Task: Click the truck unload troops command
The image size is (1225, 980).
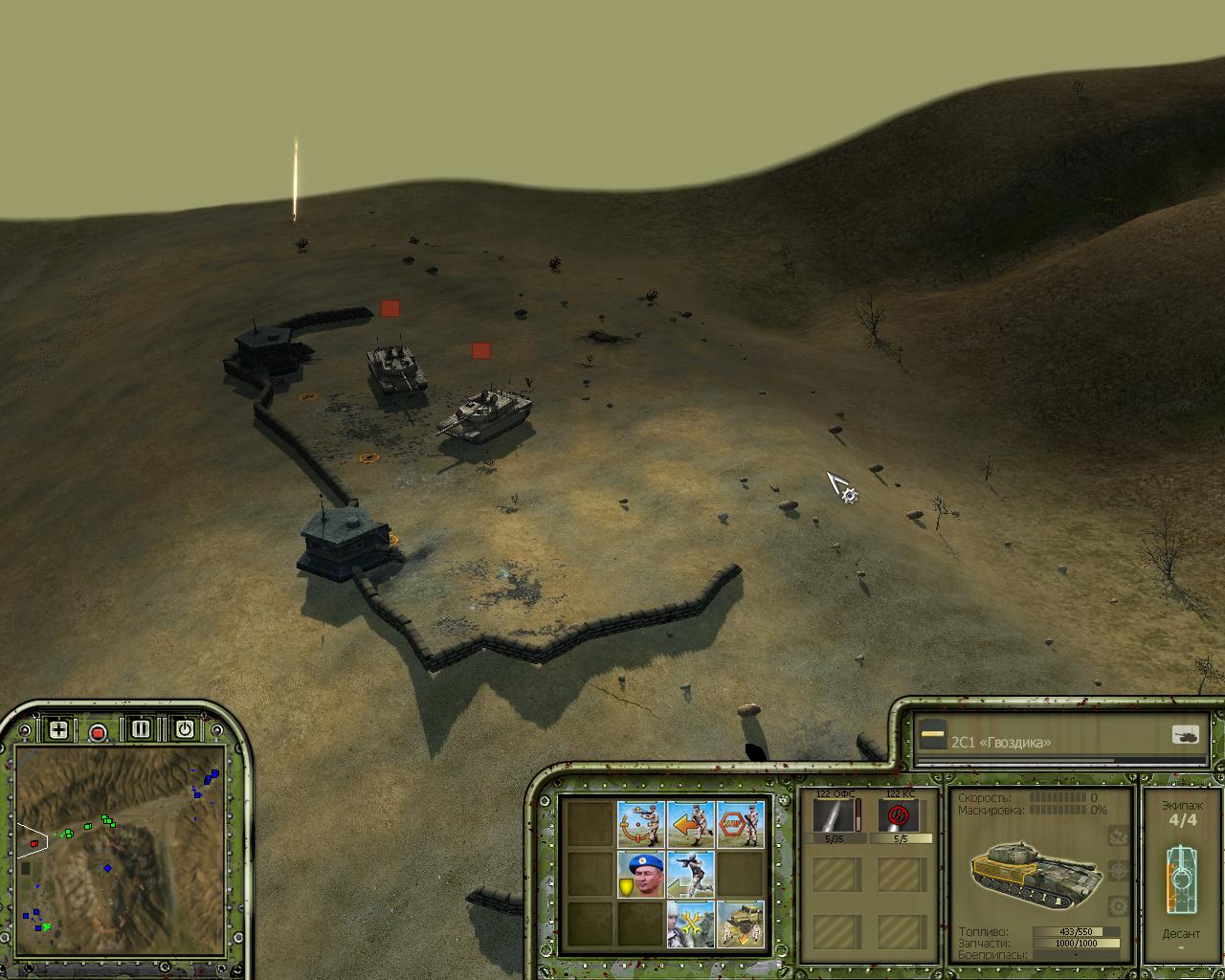Action: (740, 924)
